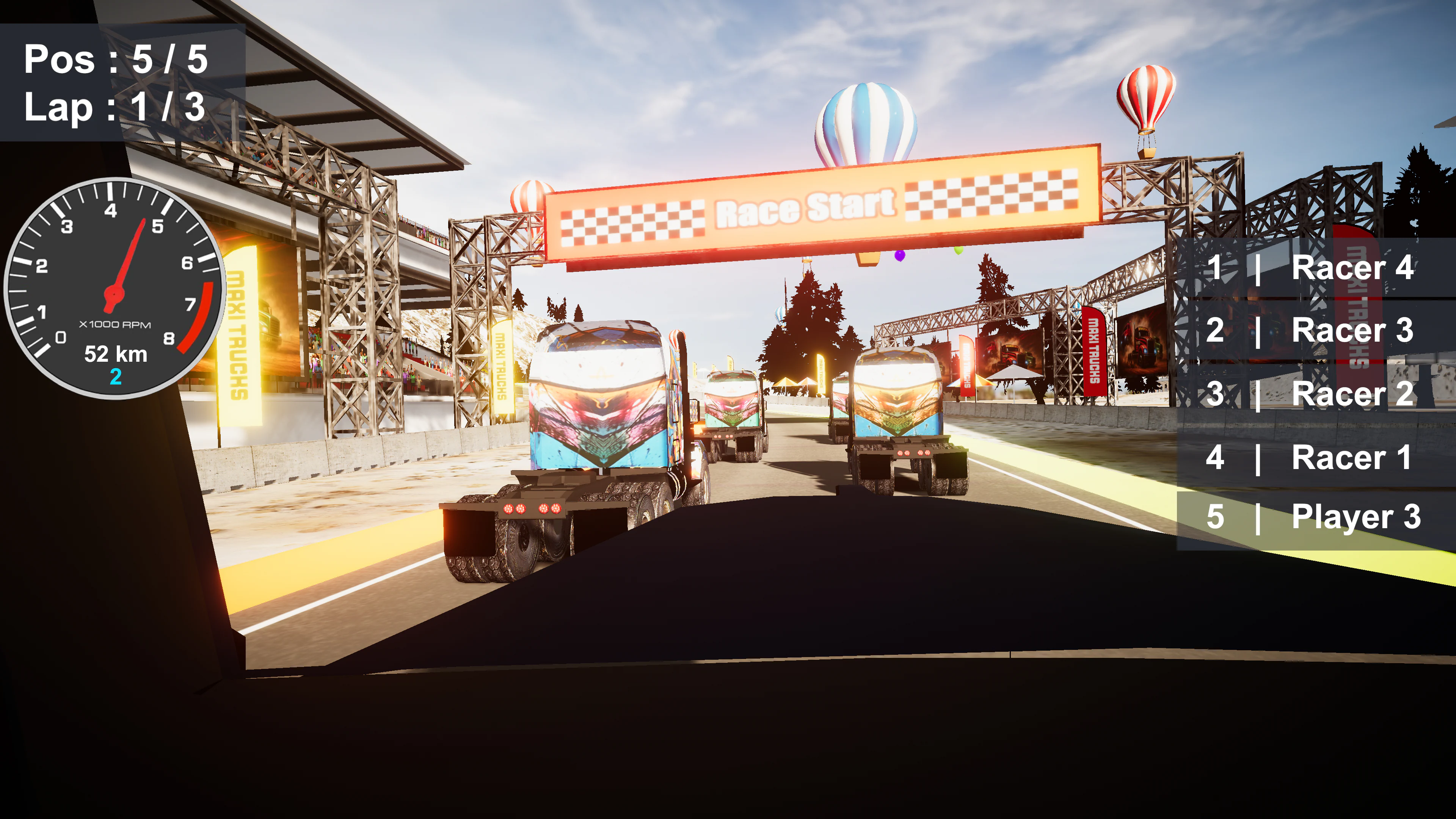Expand the Racer 2 standings row
The width and height of the screenshot is (1456, 819).
1311,393
